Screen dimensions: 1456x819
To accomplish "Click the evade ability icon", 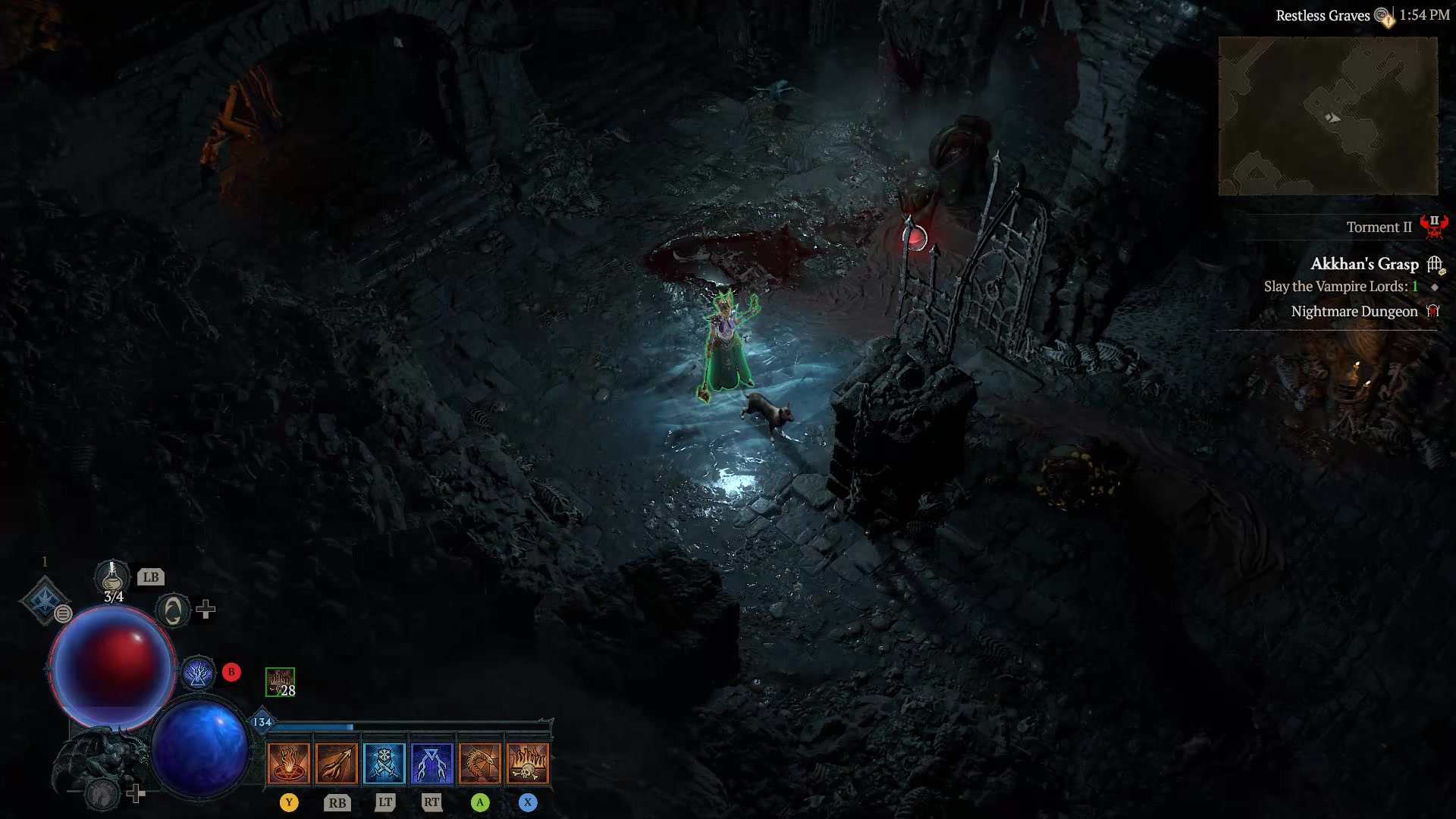I will pos(173,609).
